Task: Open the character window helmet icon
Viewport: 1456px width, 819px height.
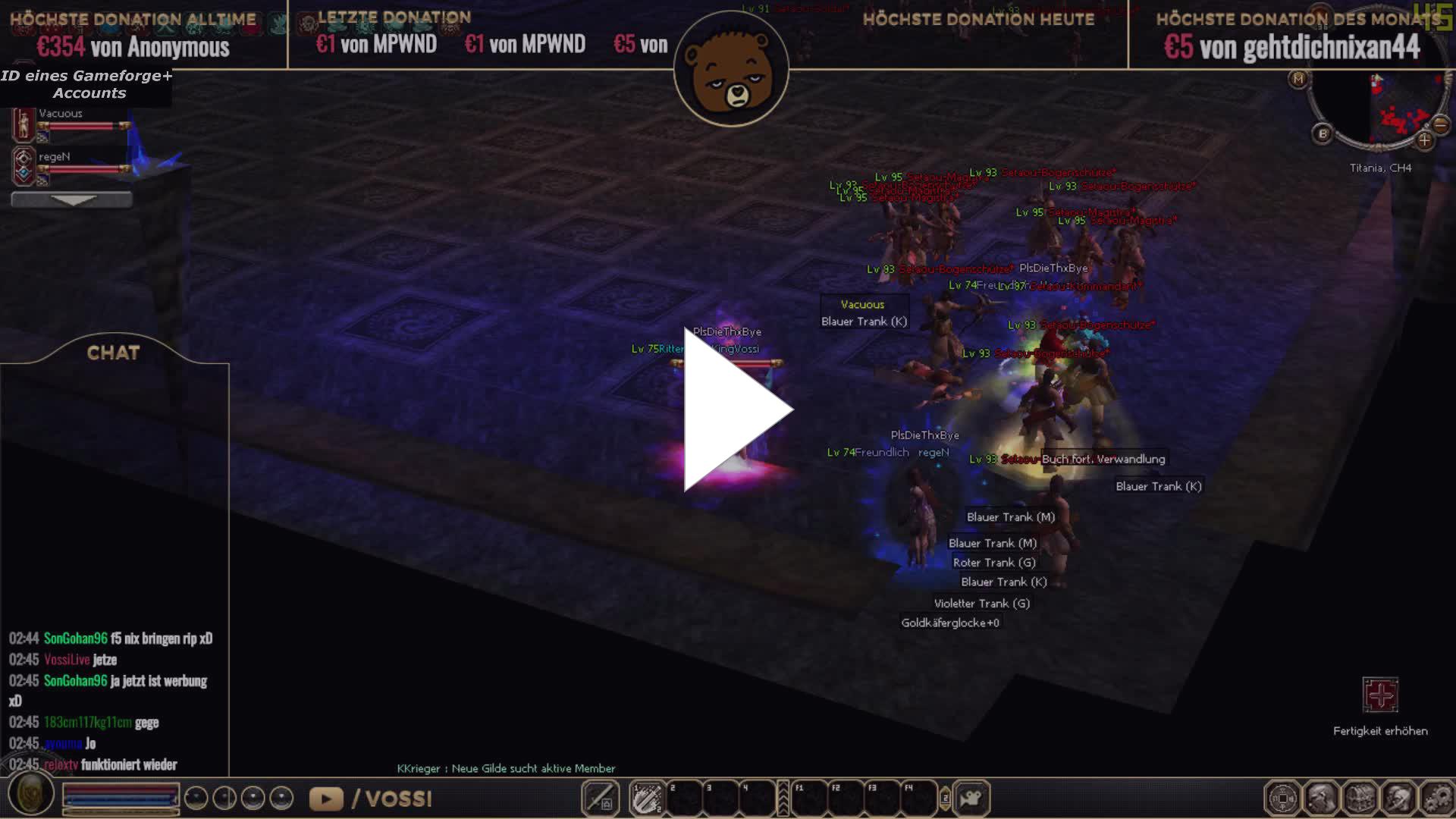Action: tap(1321, 799)
